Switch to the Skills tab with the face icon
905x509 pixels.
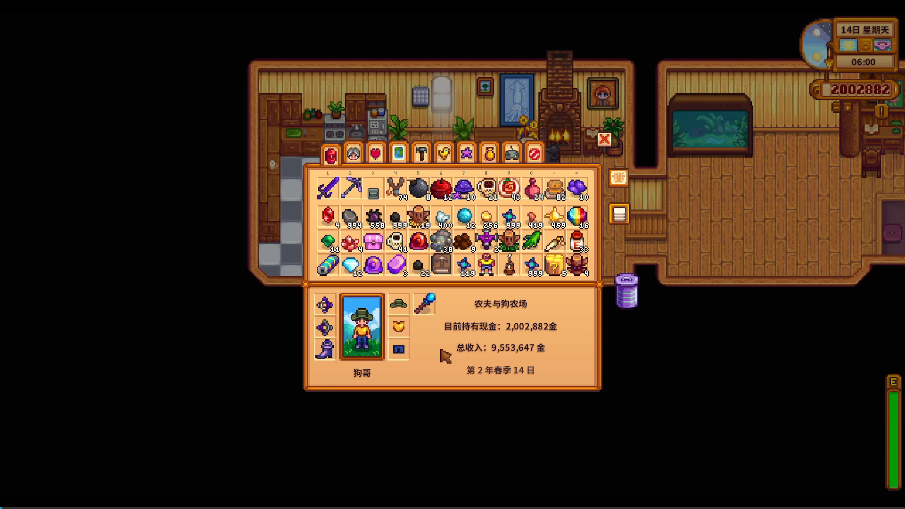tap(353, 153)
